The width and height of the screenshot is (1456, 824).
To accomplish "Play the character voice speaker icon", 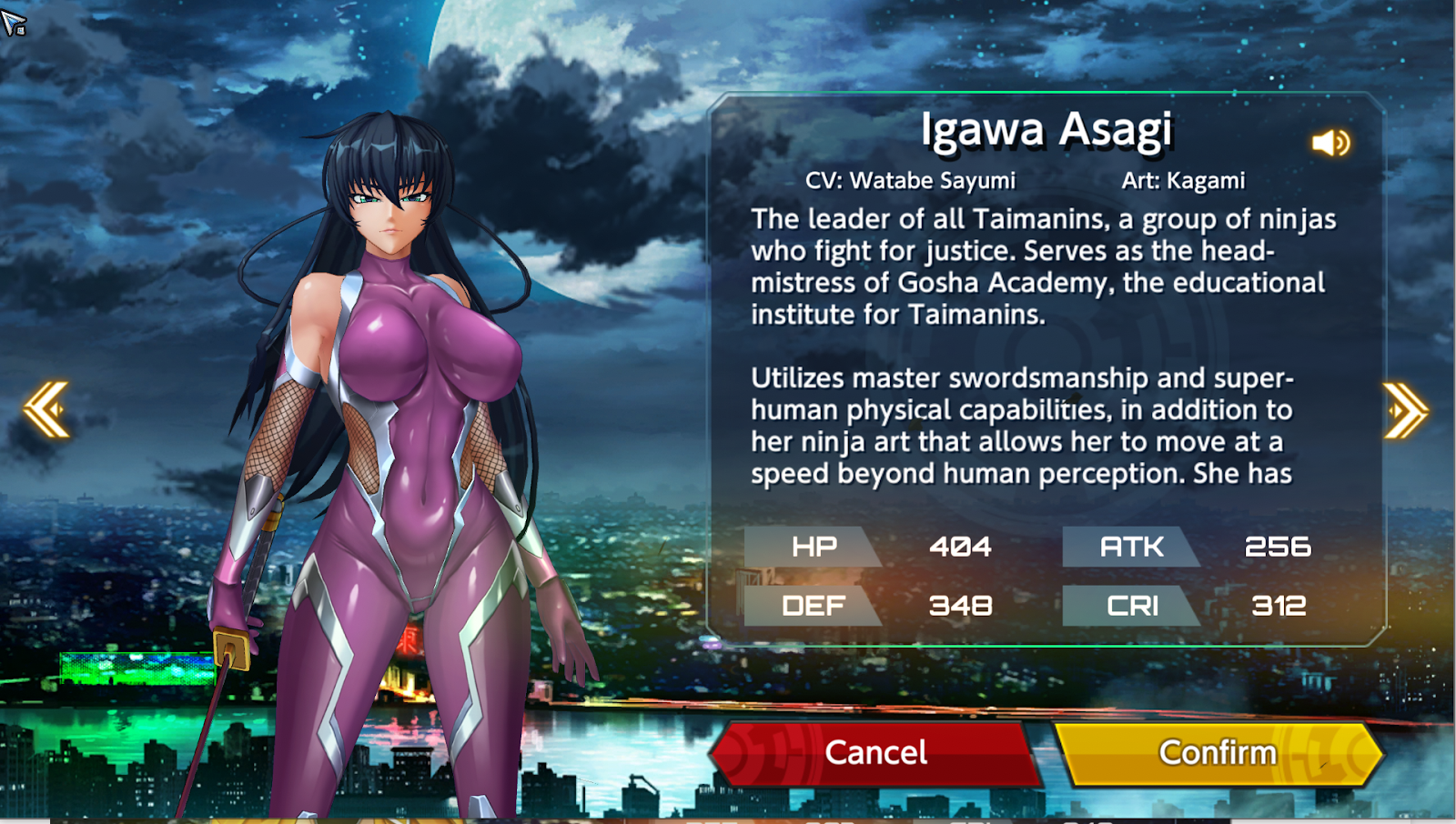I will pyautogui.click(x=1330, y=143).
